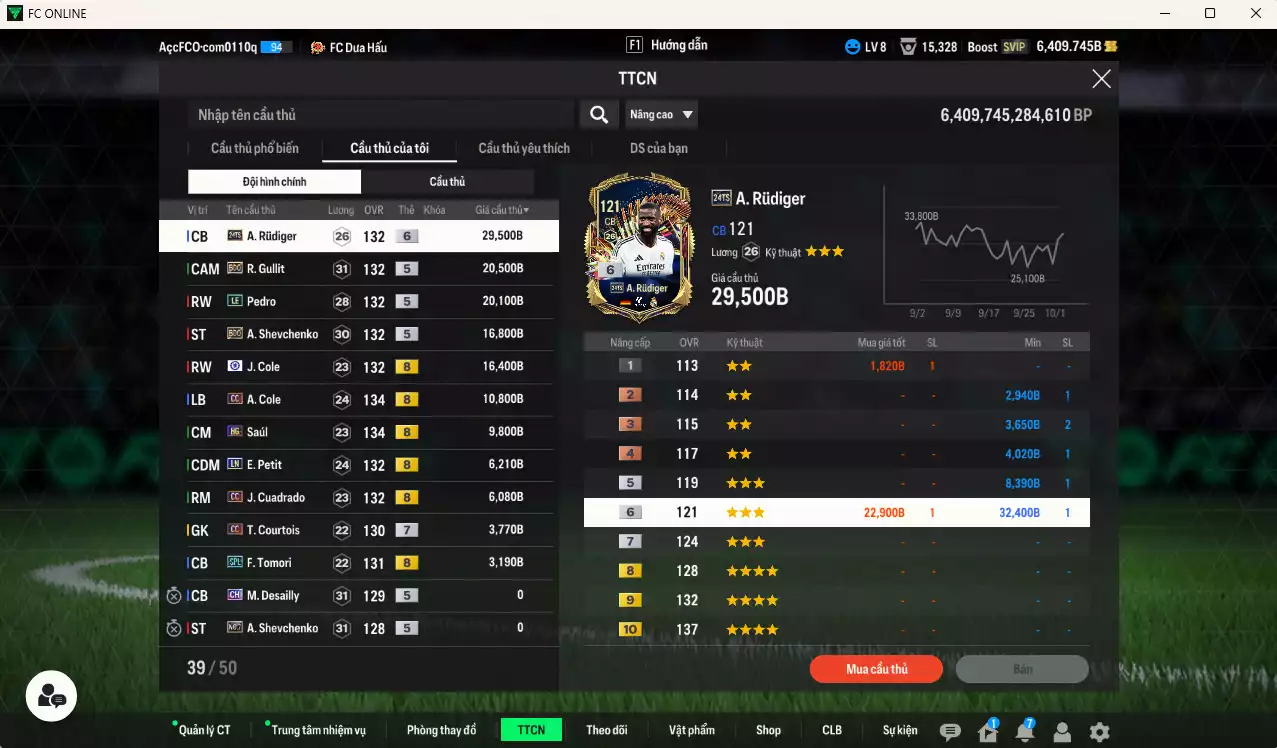Go to Quản lý CT

204,730
